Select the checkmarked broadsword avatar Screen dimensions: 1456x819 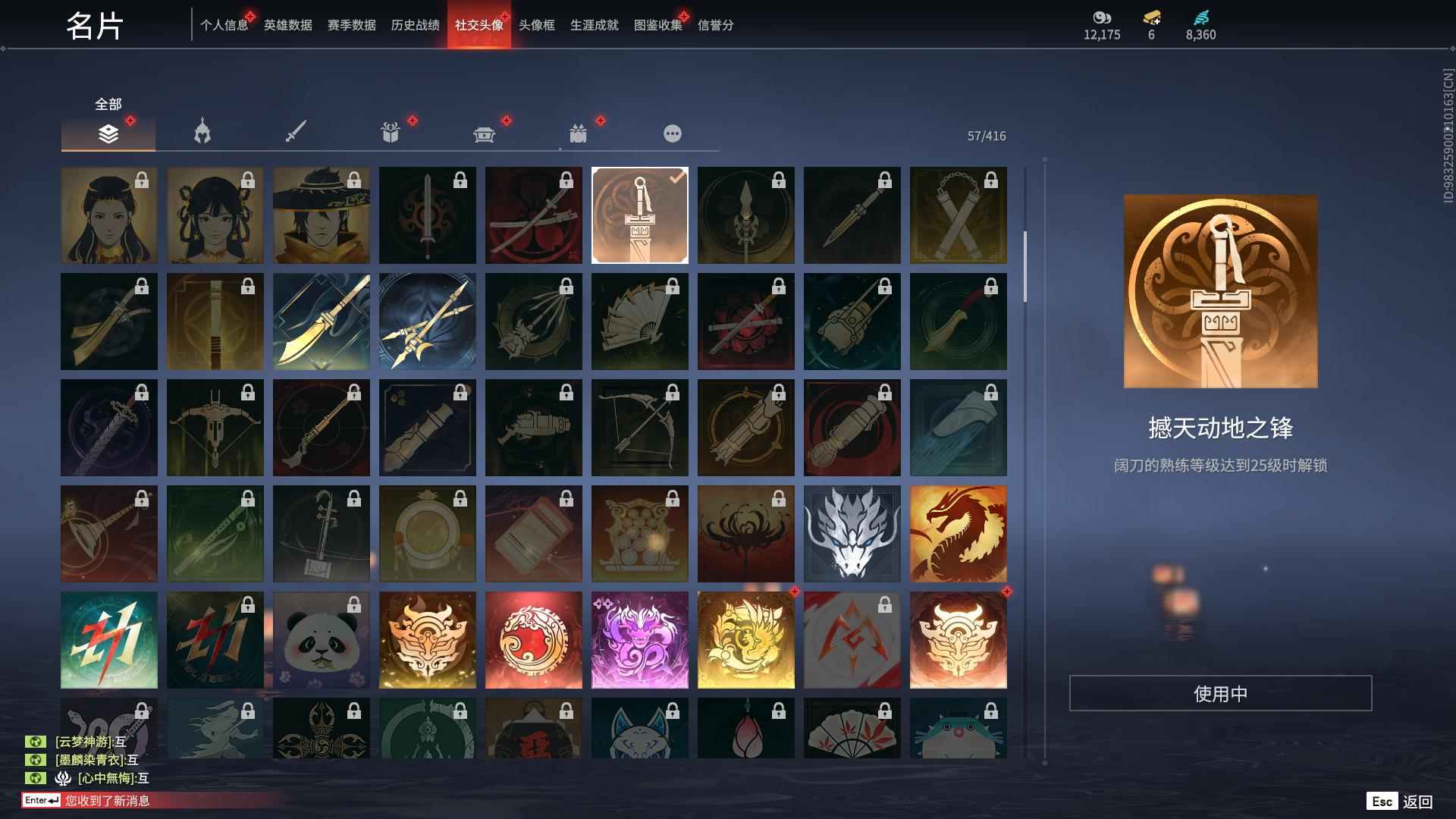639,215
